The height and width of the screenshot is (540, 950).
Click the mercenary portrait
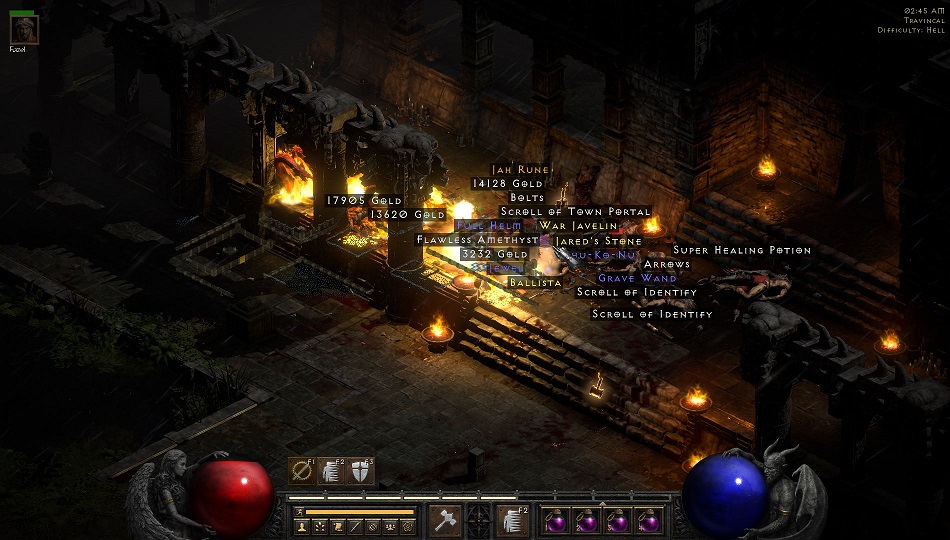coord(24,30)
